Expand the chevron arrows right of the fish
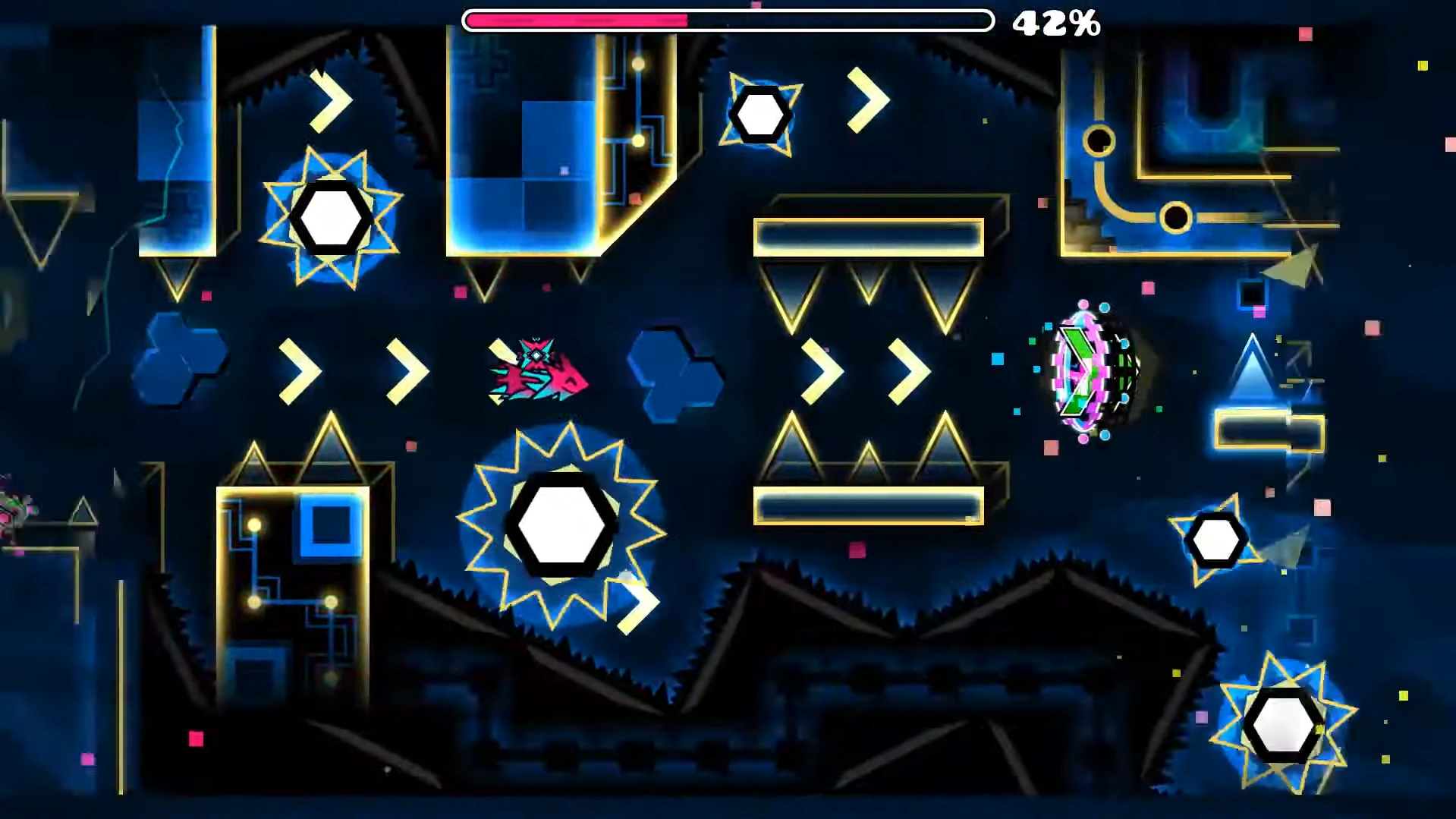The image size is (1456, 819). [x=865, y=370]
